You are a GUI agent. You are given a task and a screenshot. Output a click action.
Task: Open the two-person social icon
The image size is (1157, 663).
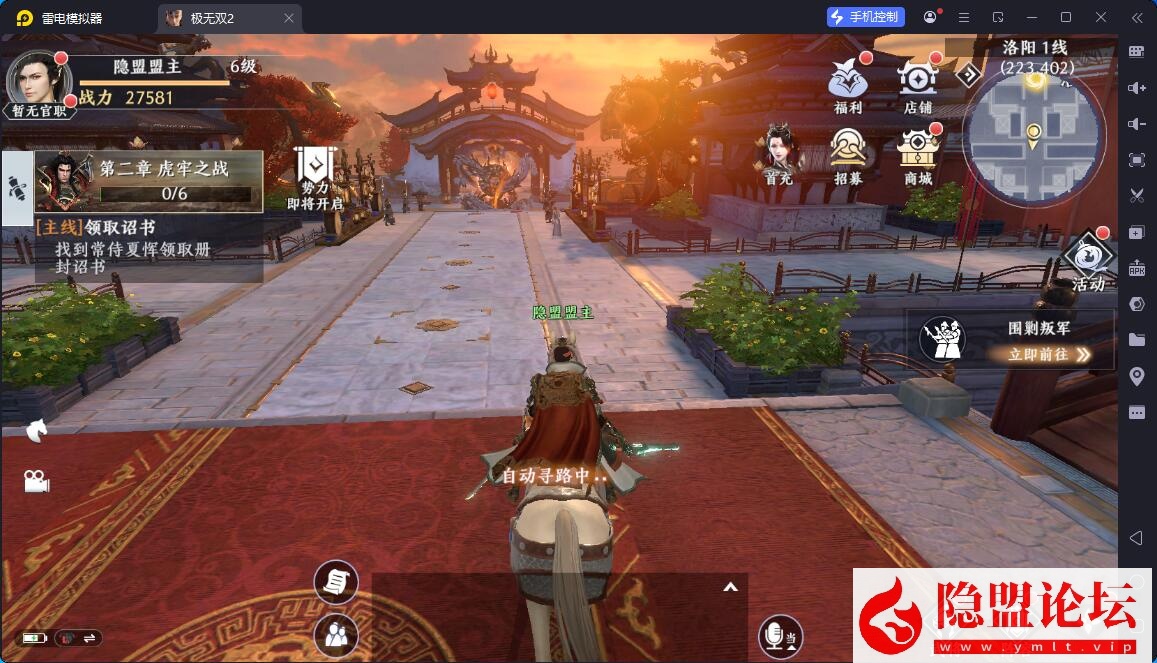336,635
